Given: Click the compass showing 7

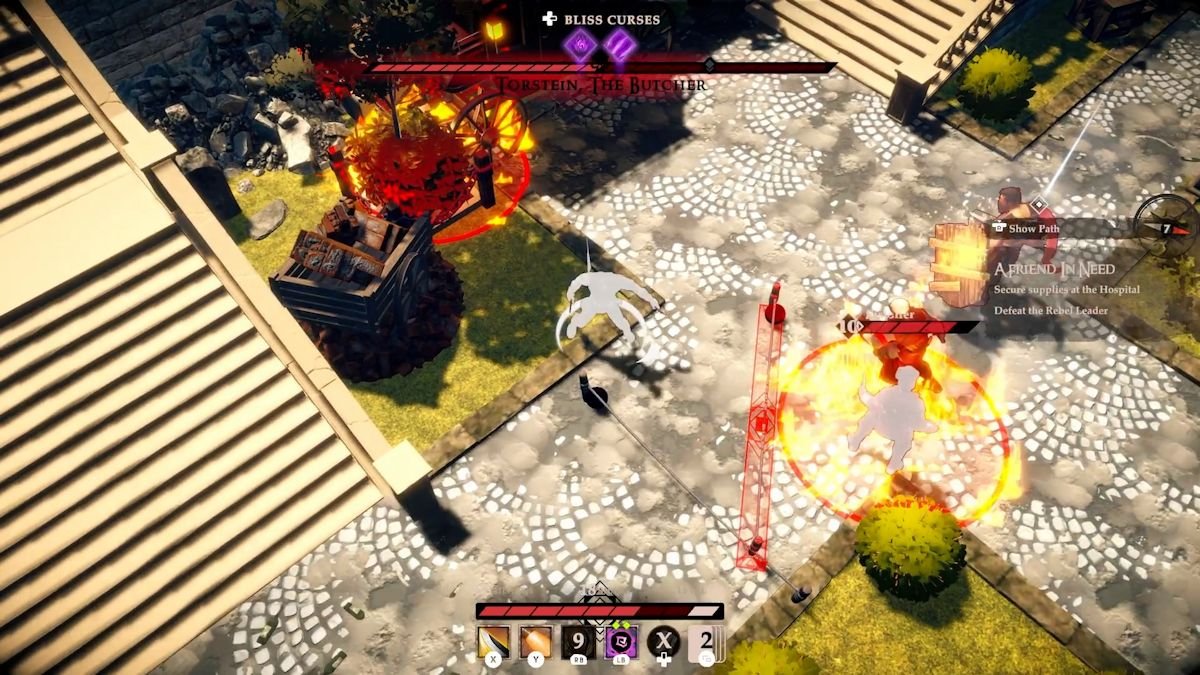Looking at the screenshot, I should (1166, 225).
